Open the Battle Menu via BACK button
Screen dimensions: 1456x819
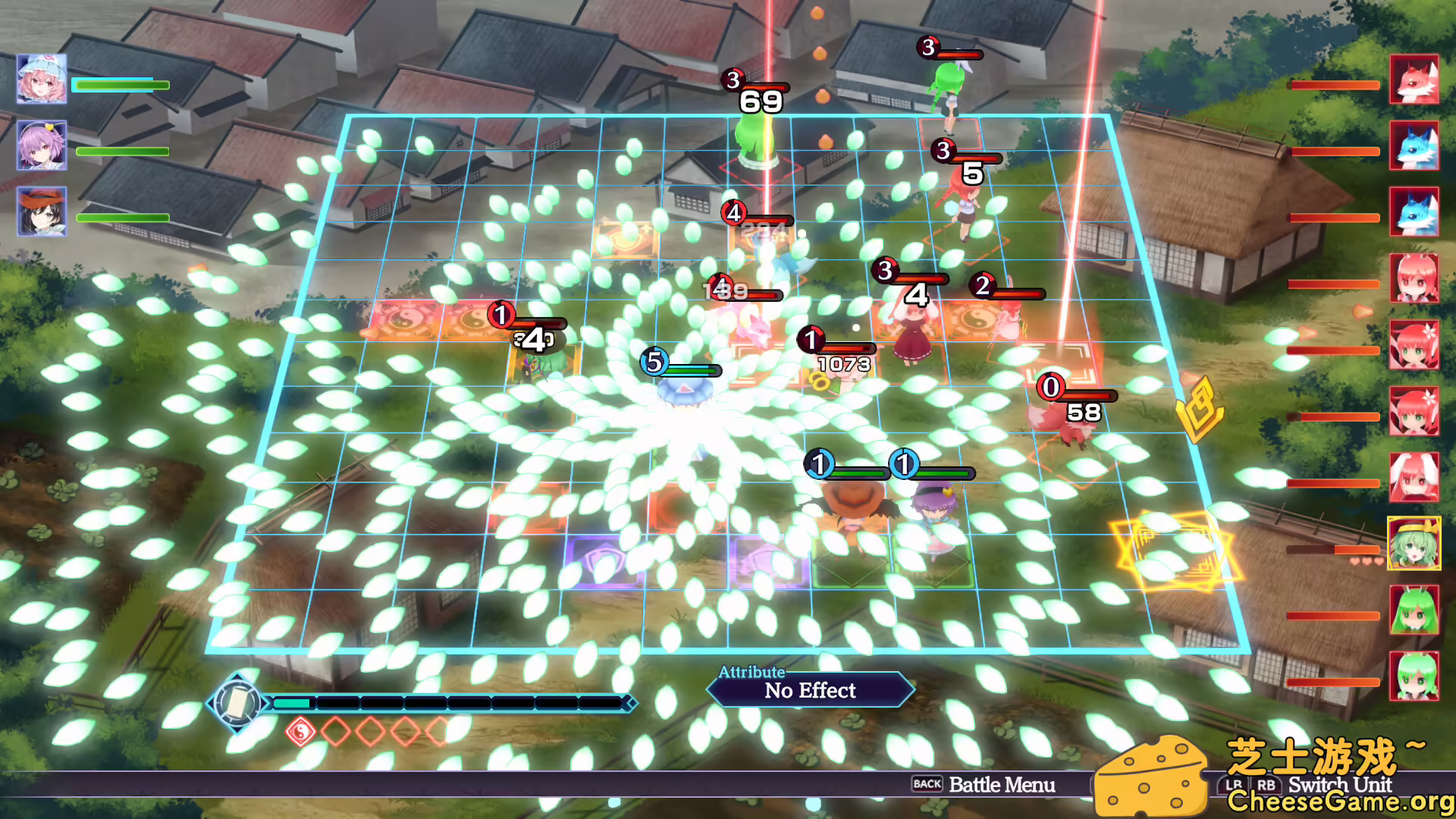click(928, 786)
